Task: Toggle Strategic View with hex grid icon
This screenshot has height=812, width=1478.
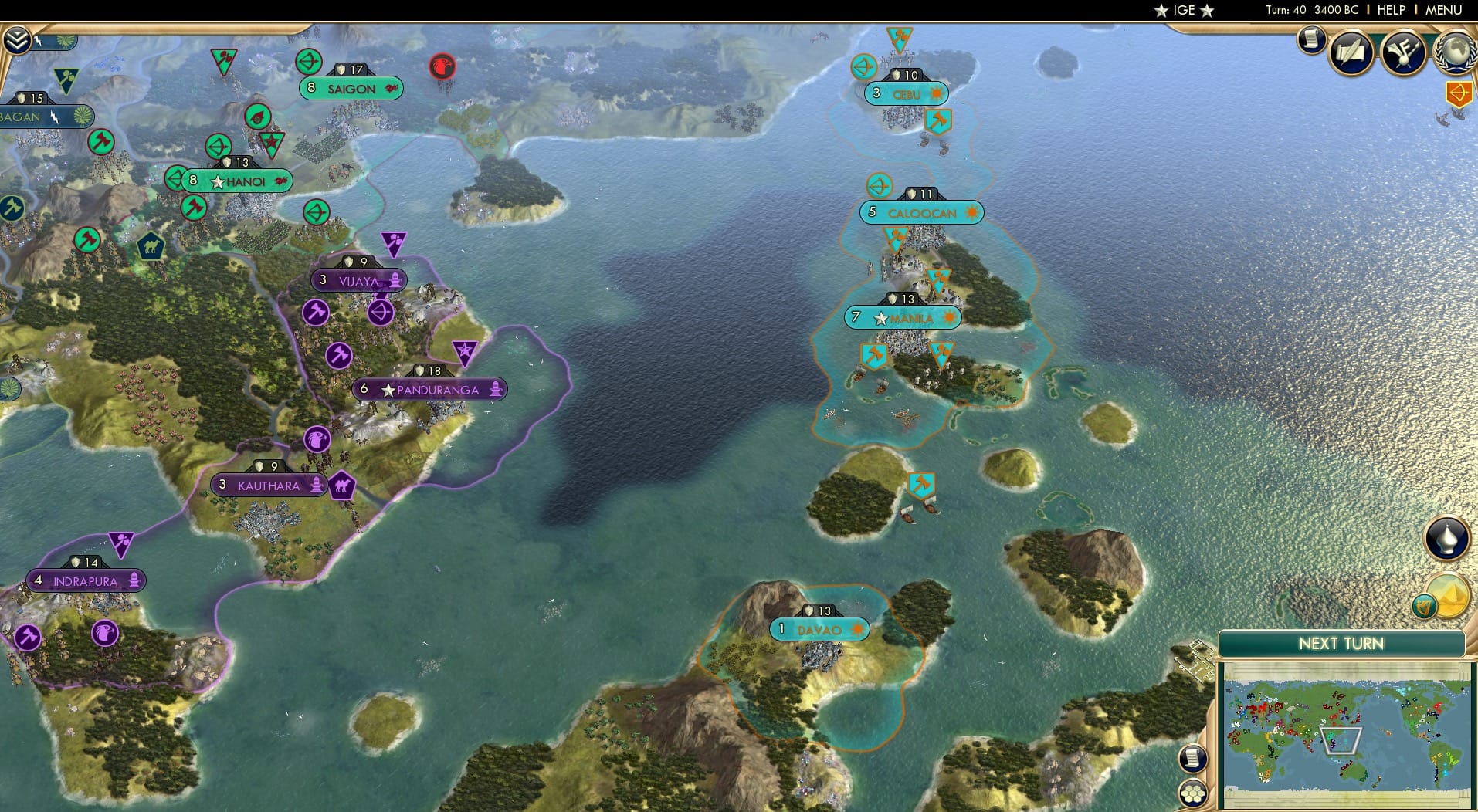Action: (x=1192, y=792)
